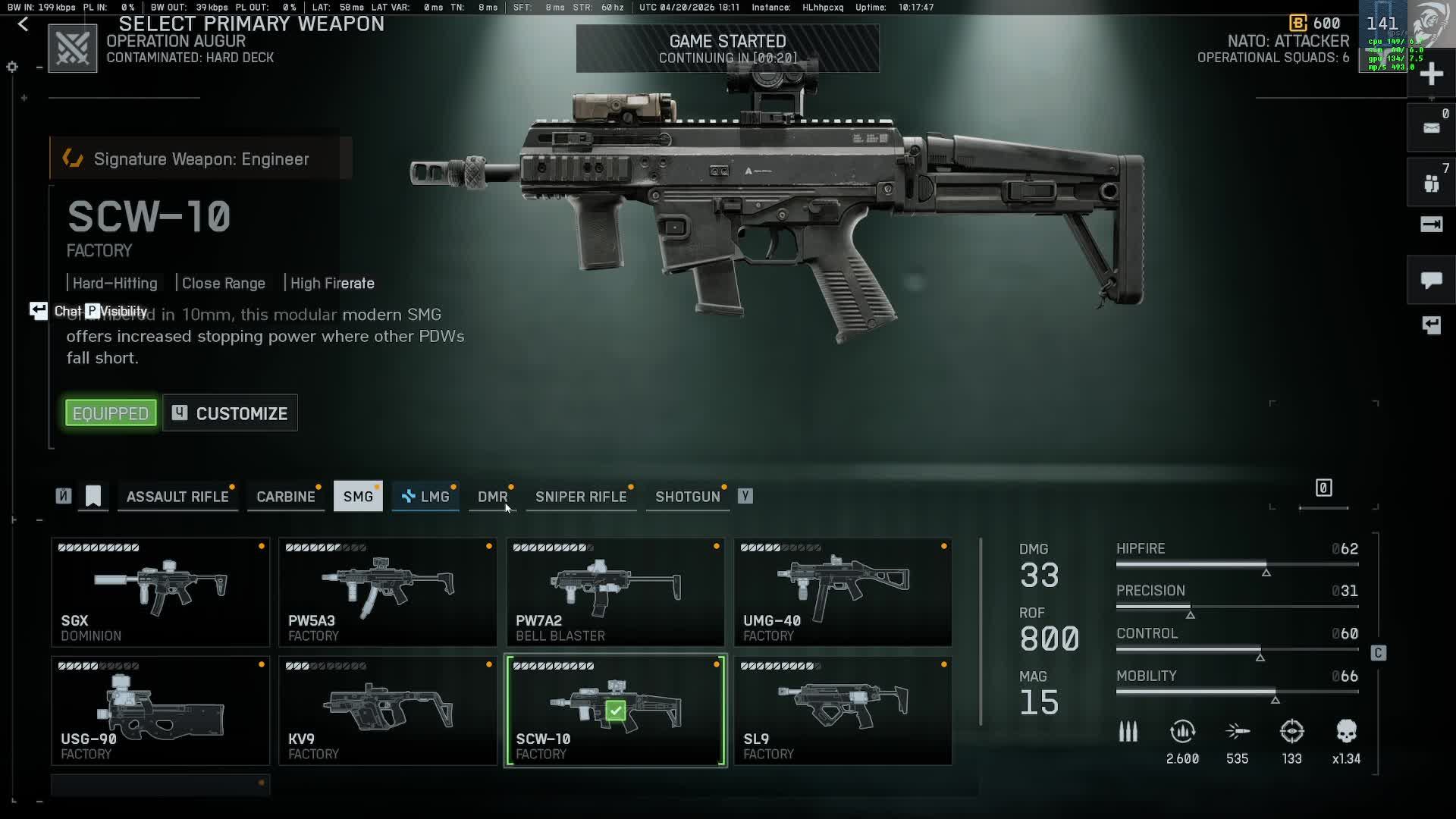Viewport: 1456px width, 819px height.
Task: Pick the PW7A2 Bell Blaster tile
Action: pyautogui.click(x=615, y=592)
